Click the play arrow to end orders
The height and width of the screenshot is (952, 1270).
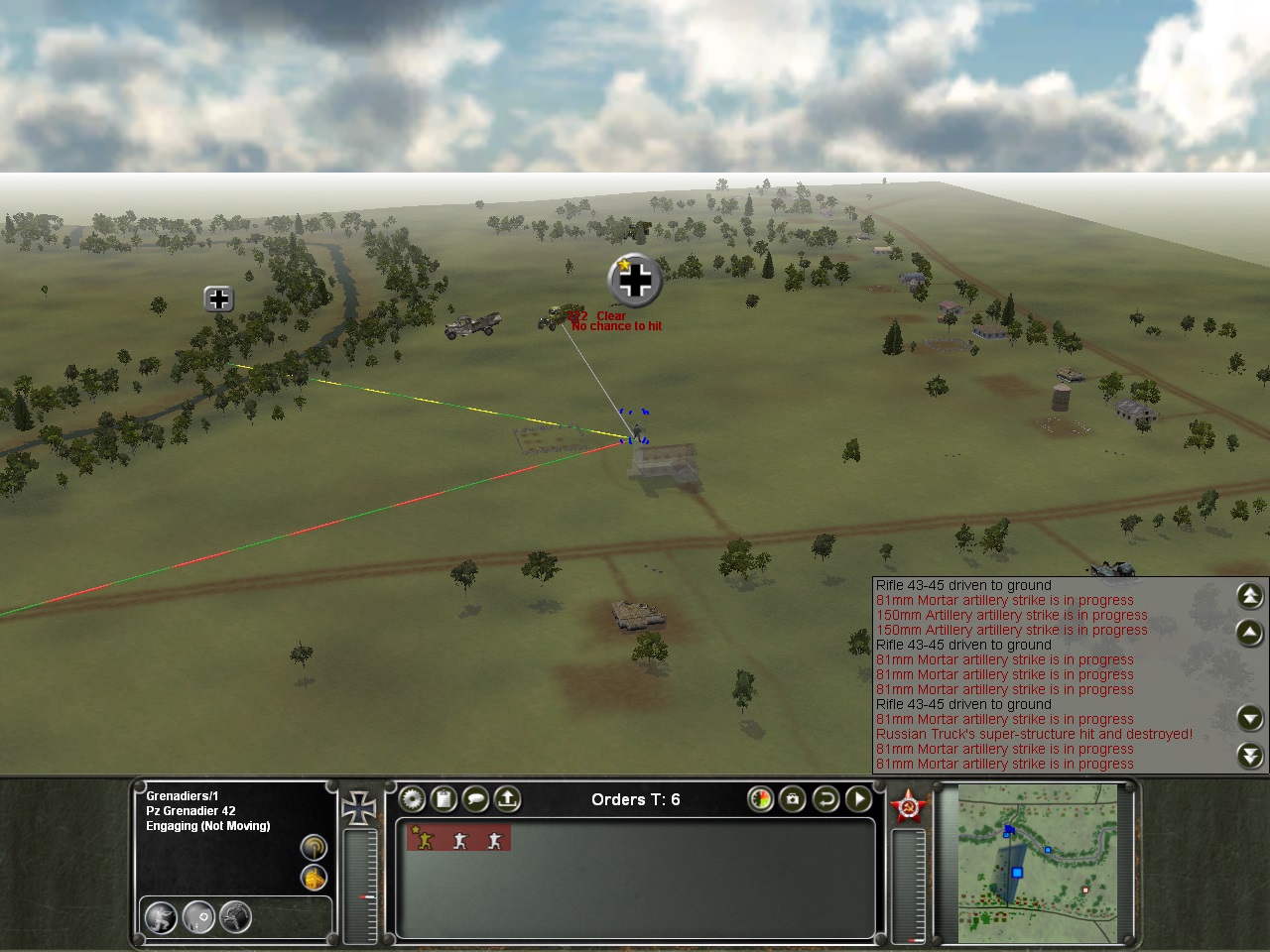pyautogui.click(x=858, y=798)
